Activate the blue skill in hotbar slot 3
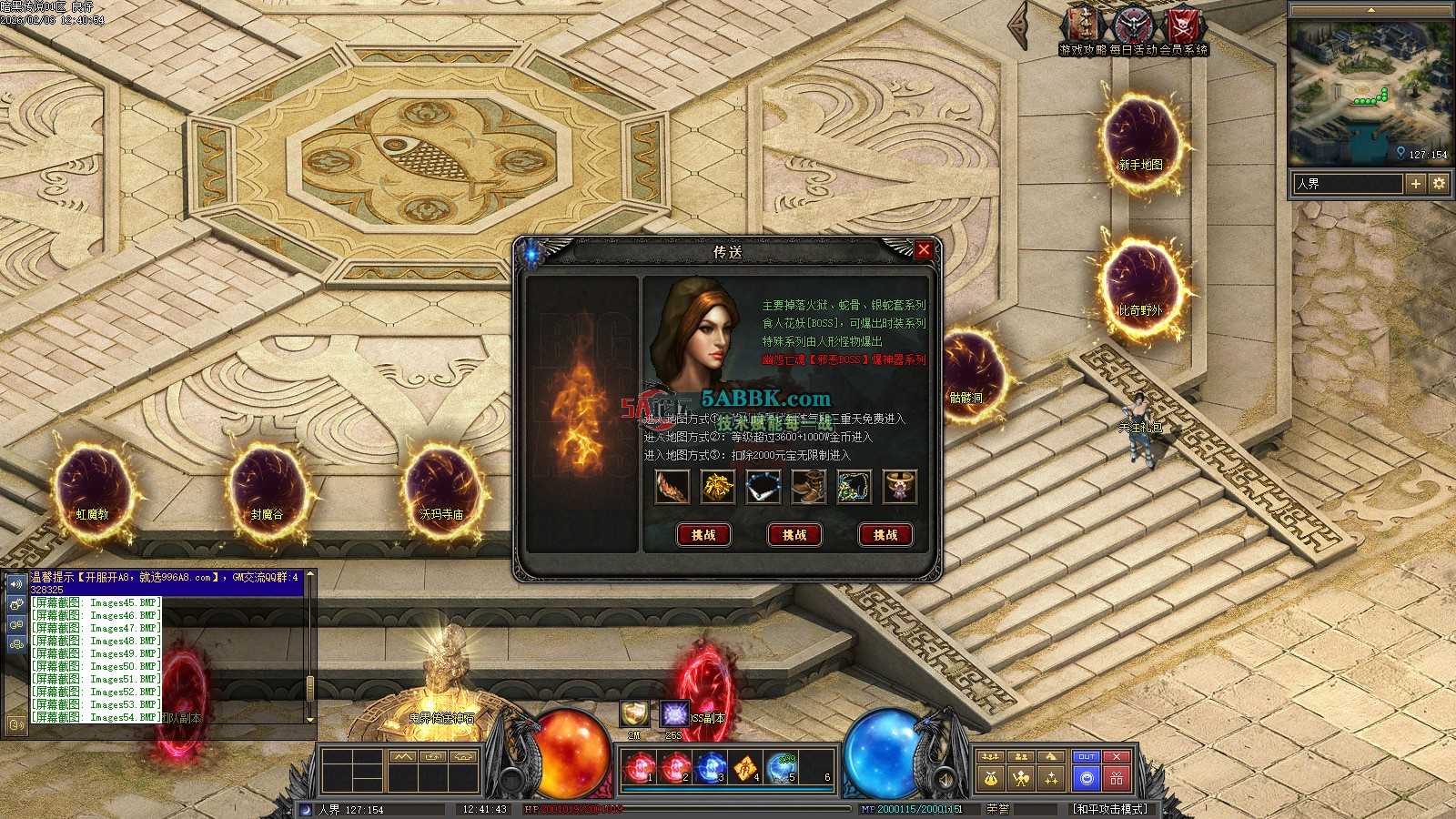 pos(710,769)
